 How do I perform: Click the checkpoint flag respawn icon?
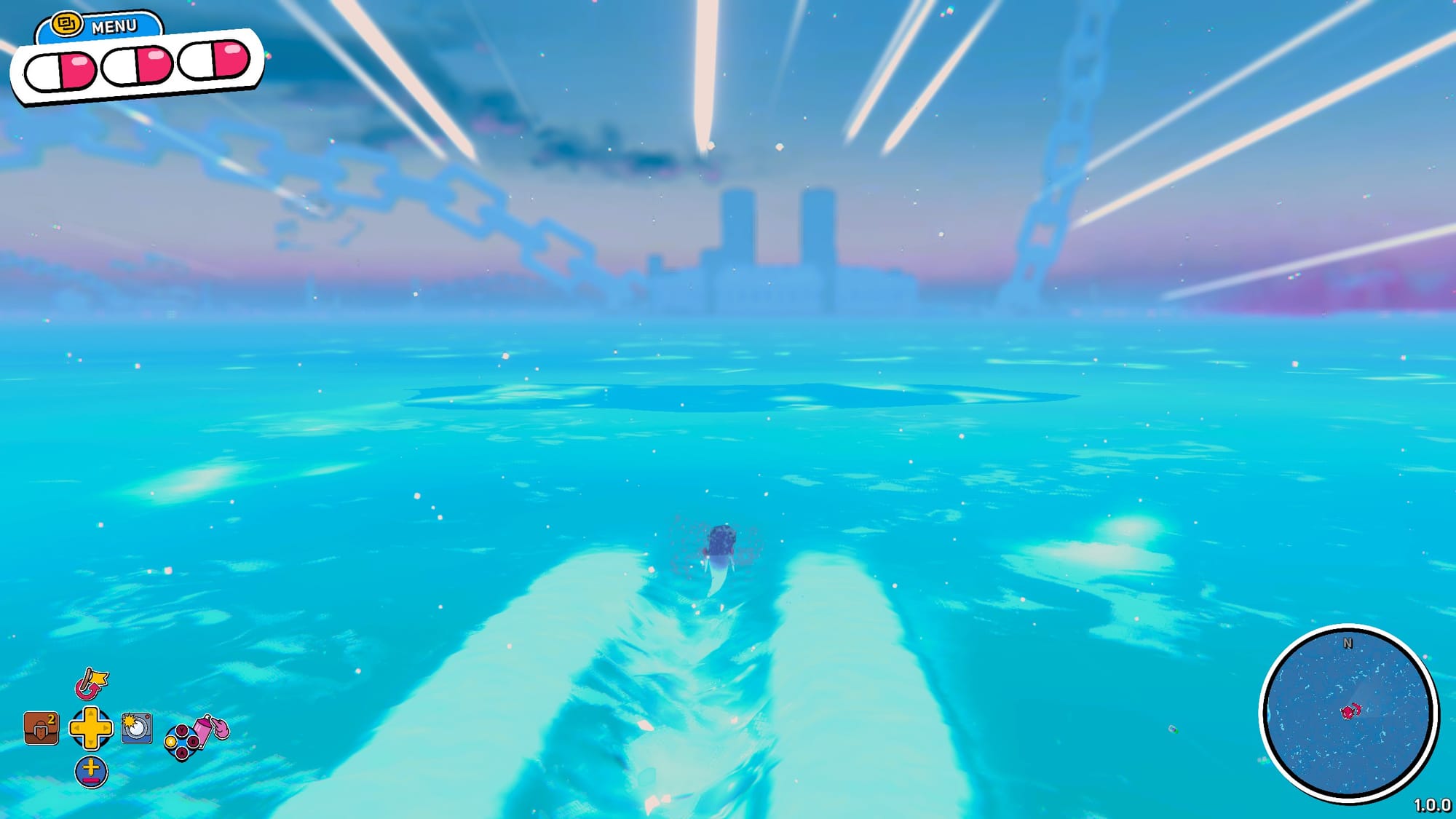(x=91, y=683)
